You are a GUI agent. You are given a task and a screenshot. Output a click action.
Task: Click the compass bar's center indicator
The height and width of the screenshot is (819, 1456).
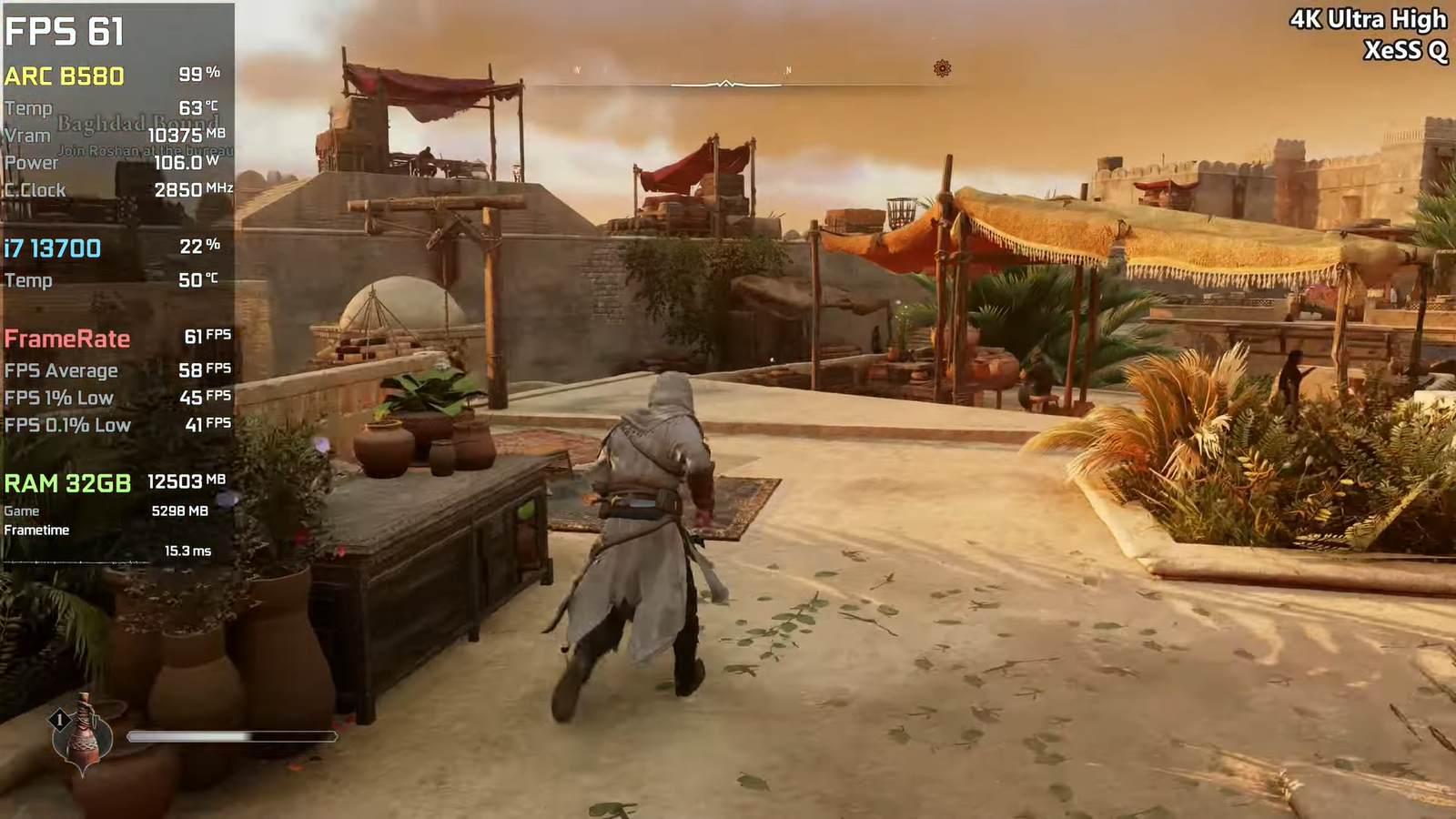coord(725,84)
